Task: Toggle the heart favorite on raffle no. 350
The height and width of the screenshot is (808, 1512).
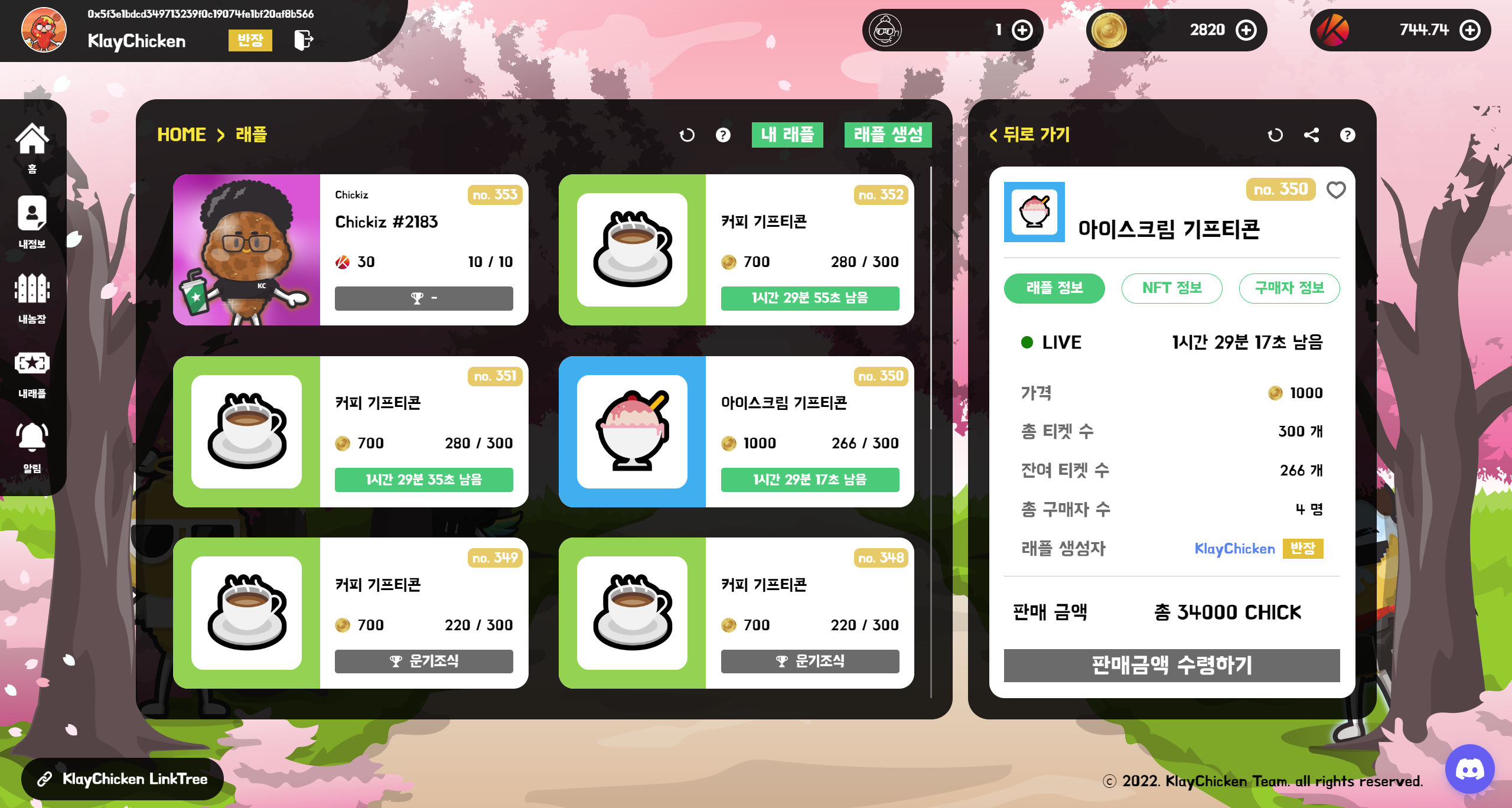Action: click(1337, 190)
